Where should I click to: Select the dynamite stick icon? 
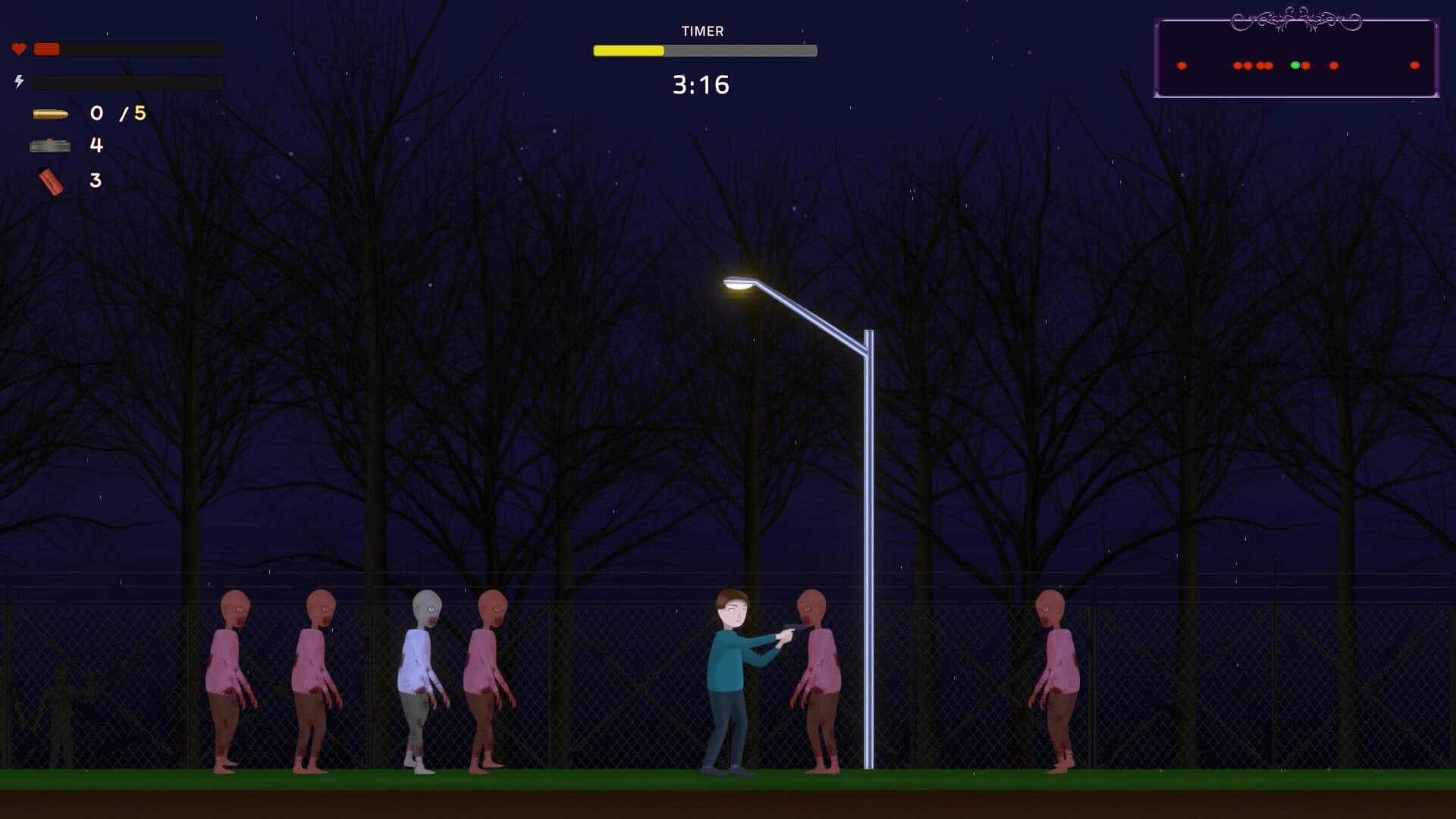pos(51,182)
